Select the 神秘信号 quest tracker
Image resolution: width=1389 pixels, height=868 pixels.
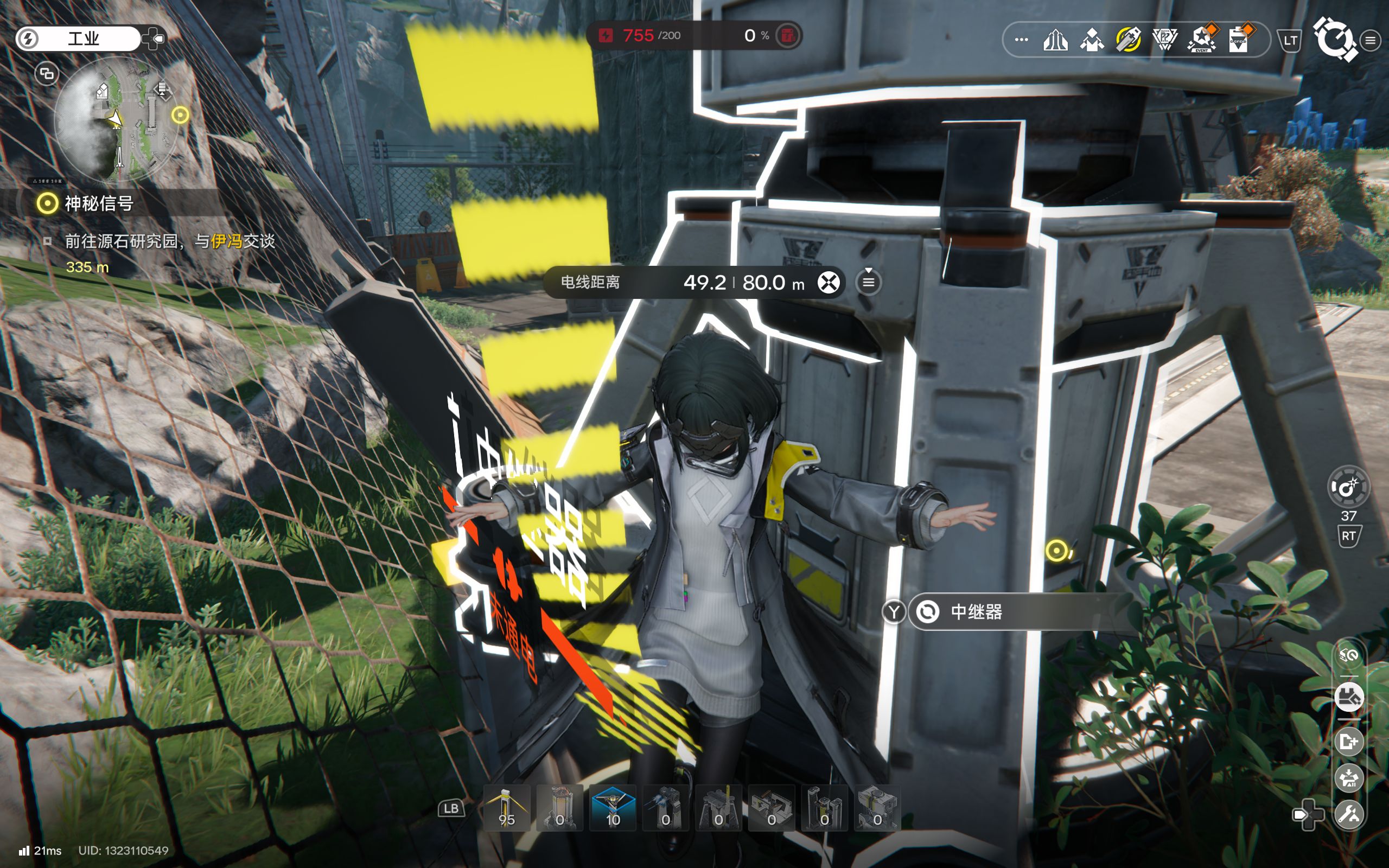point(99,203)
